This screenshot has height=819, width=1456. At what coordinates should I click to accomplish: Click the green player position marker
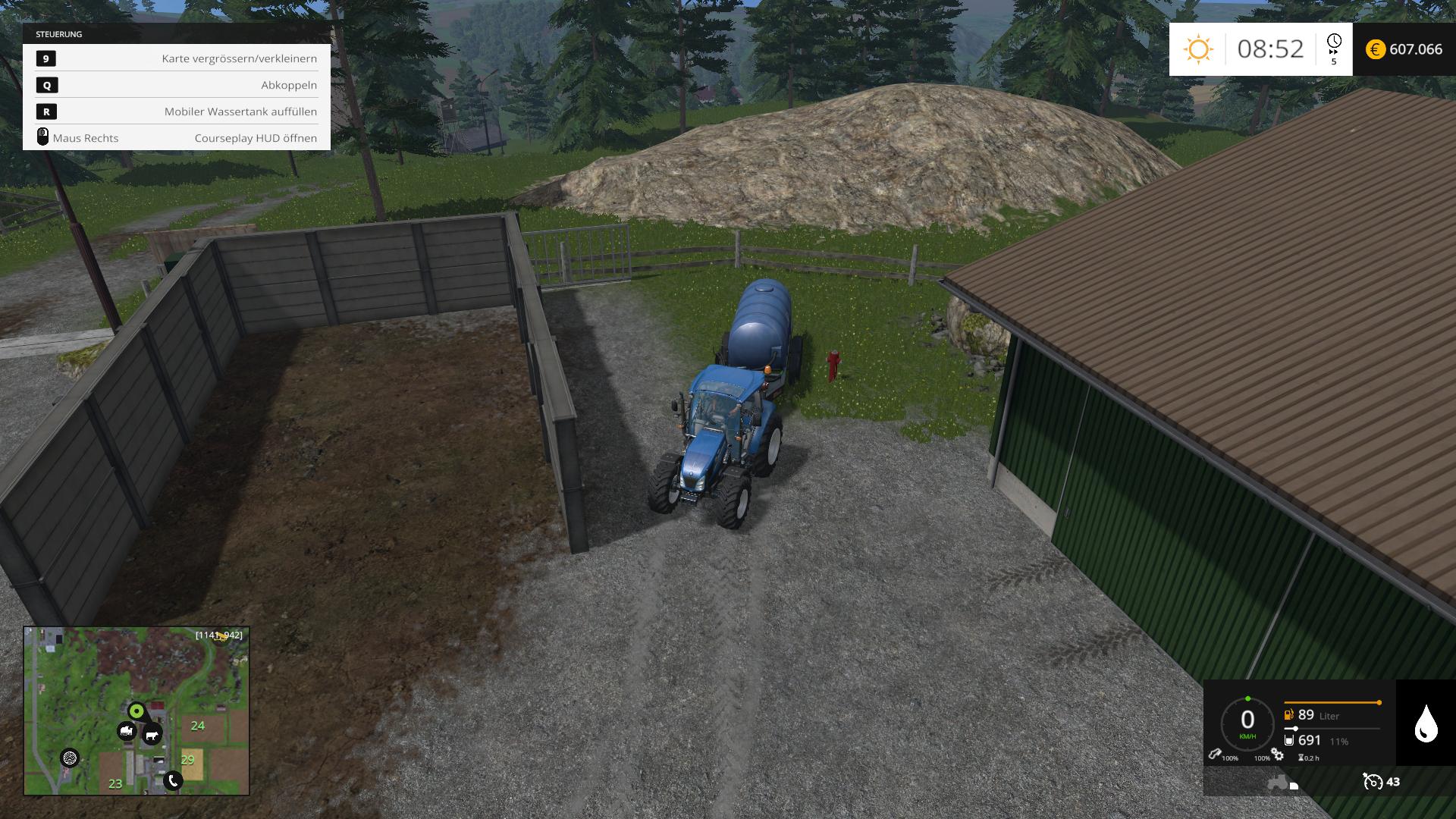[136, 711]
